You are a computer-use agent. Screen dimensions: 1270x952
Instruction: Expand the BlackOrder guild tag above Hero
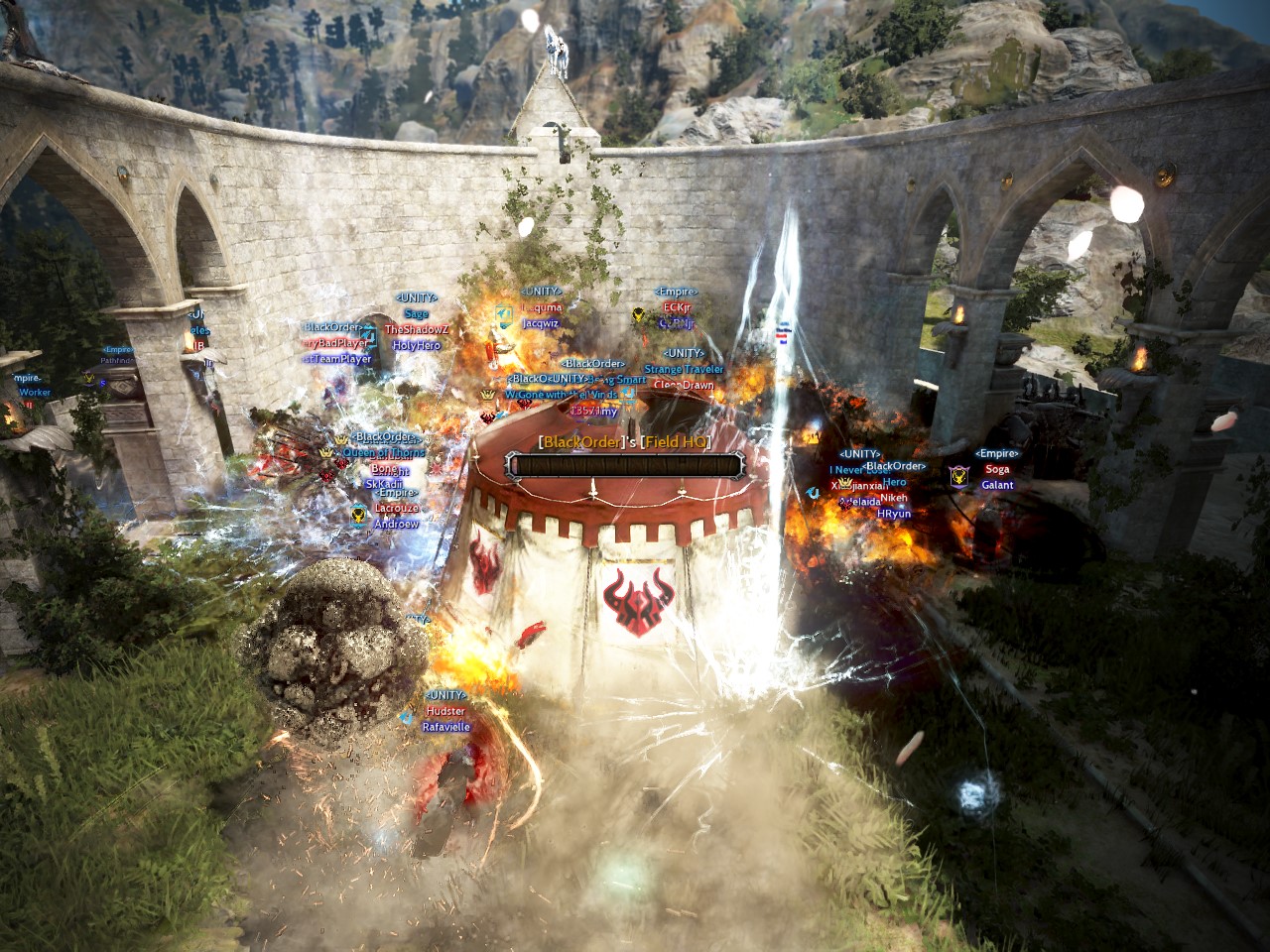coord(894,464)
